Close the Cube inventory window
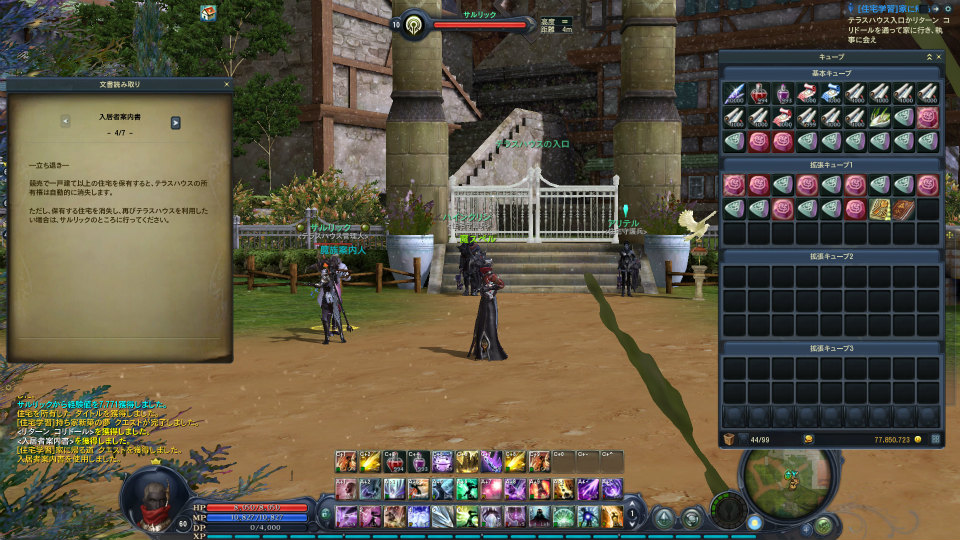 (x=938, y=57)
